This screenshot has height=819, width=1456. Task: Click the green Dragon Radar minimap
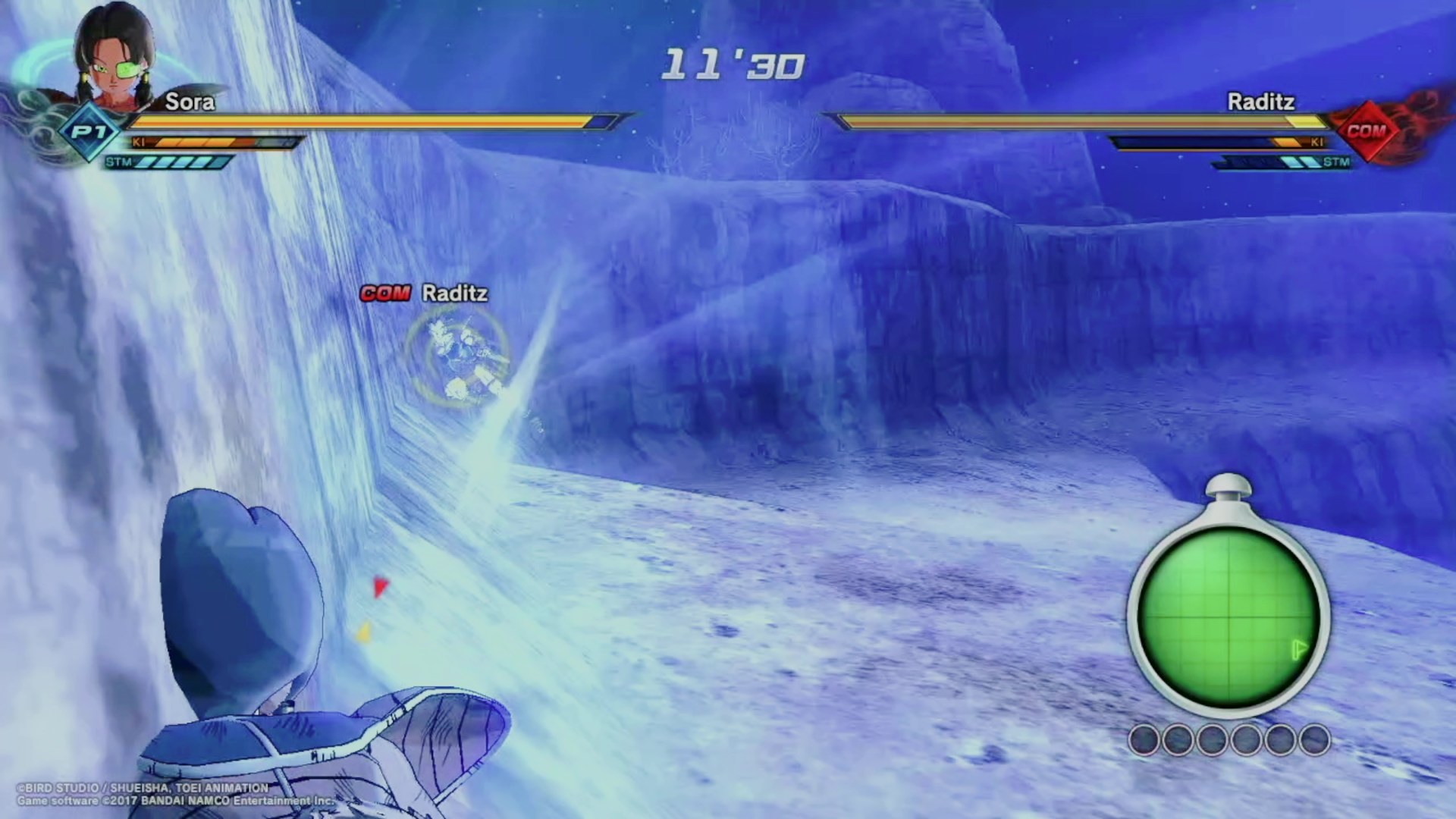(x=1228, y=618)
